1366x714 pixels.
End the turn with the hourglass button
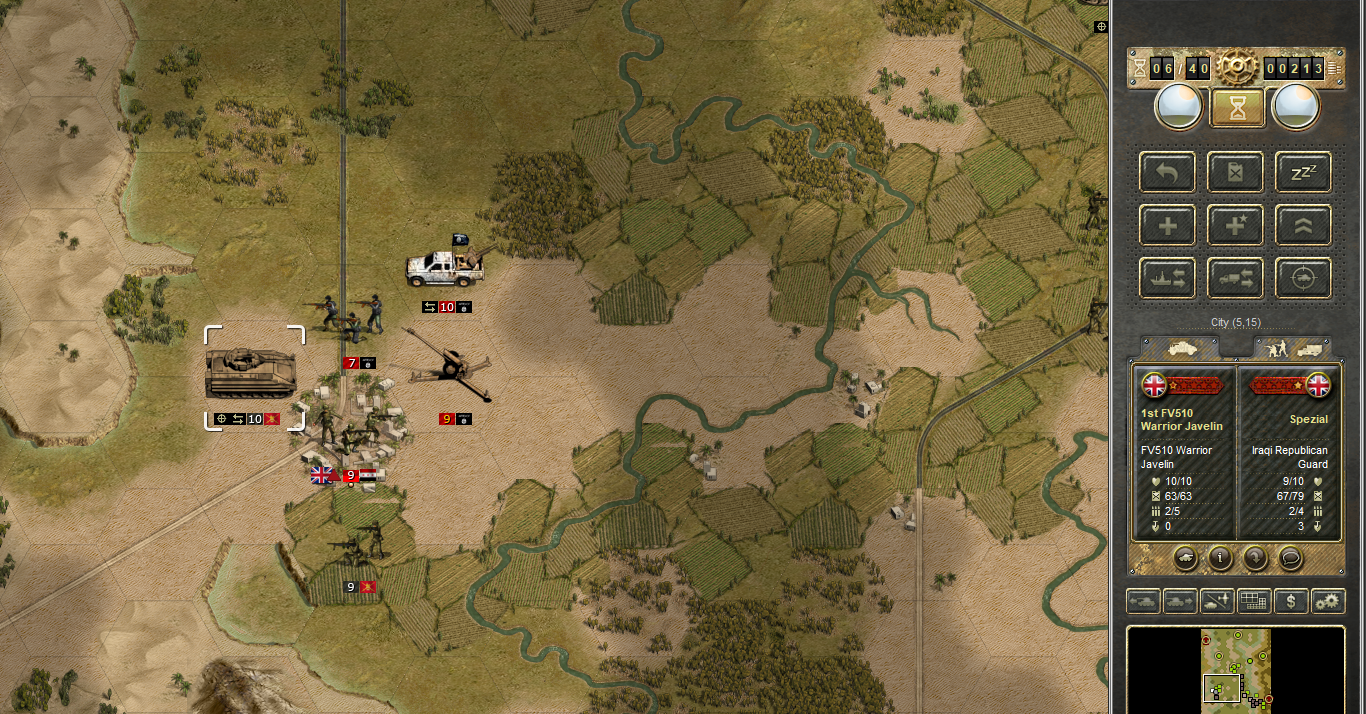click(1237, 106)
